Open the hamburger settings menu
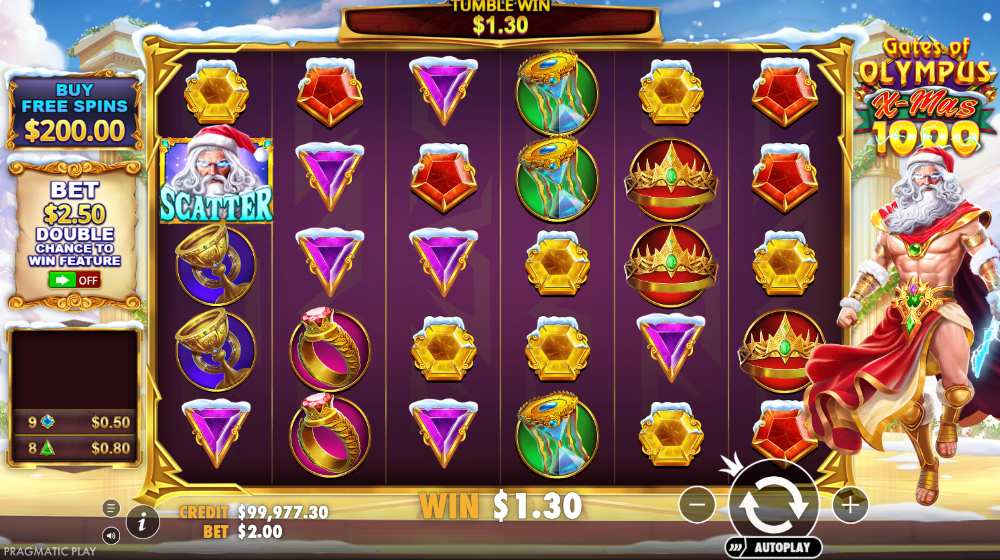This screenshot has height=560, width=1000. [x=112, y=508]
